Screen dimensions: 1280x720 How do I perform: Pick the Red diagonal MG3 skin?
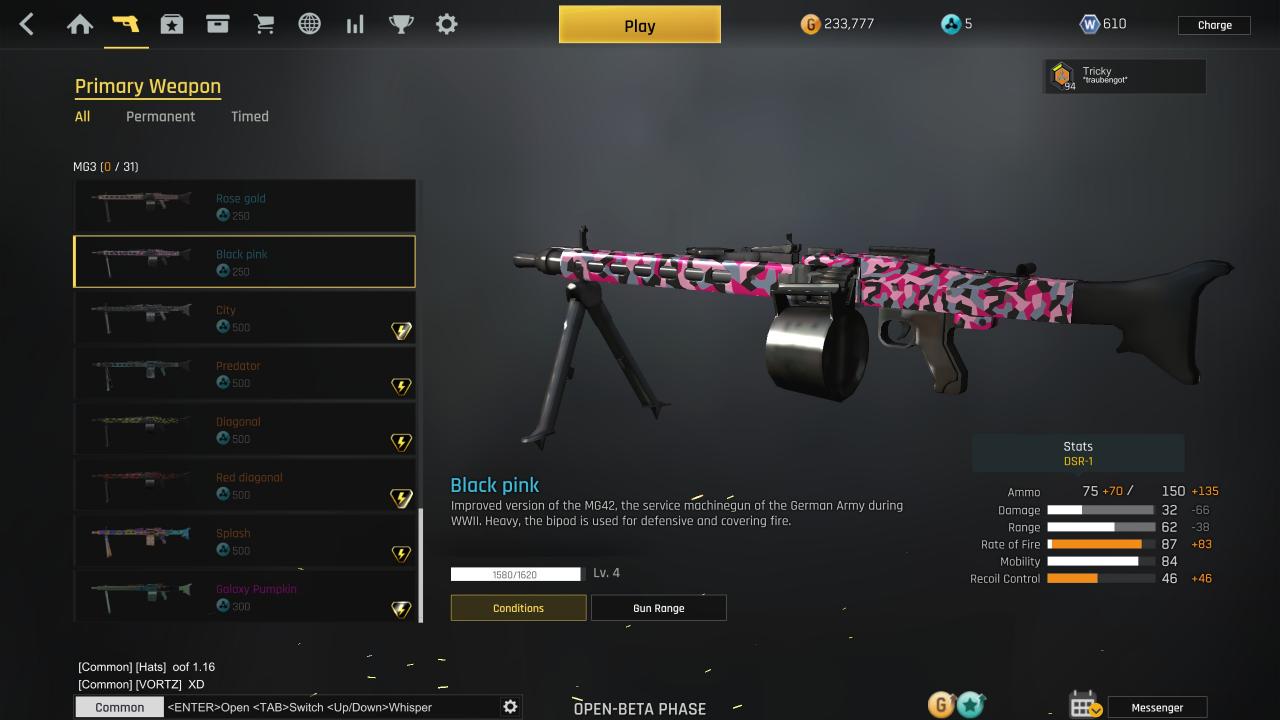pos(244,486)
